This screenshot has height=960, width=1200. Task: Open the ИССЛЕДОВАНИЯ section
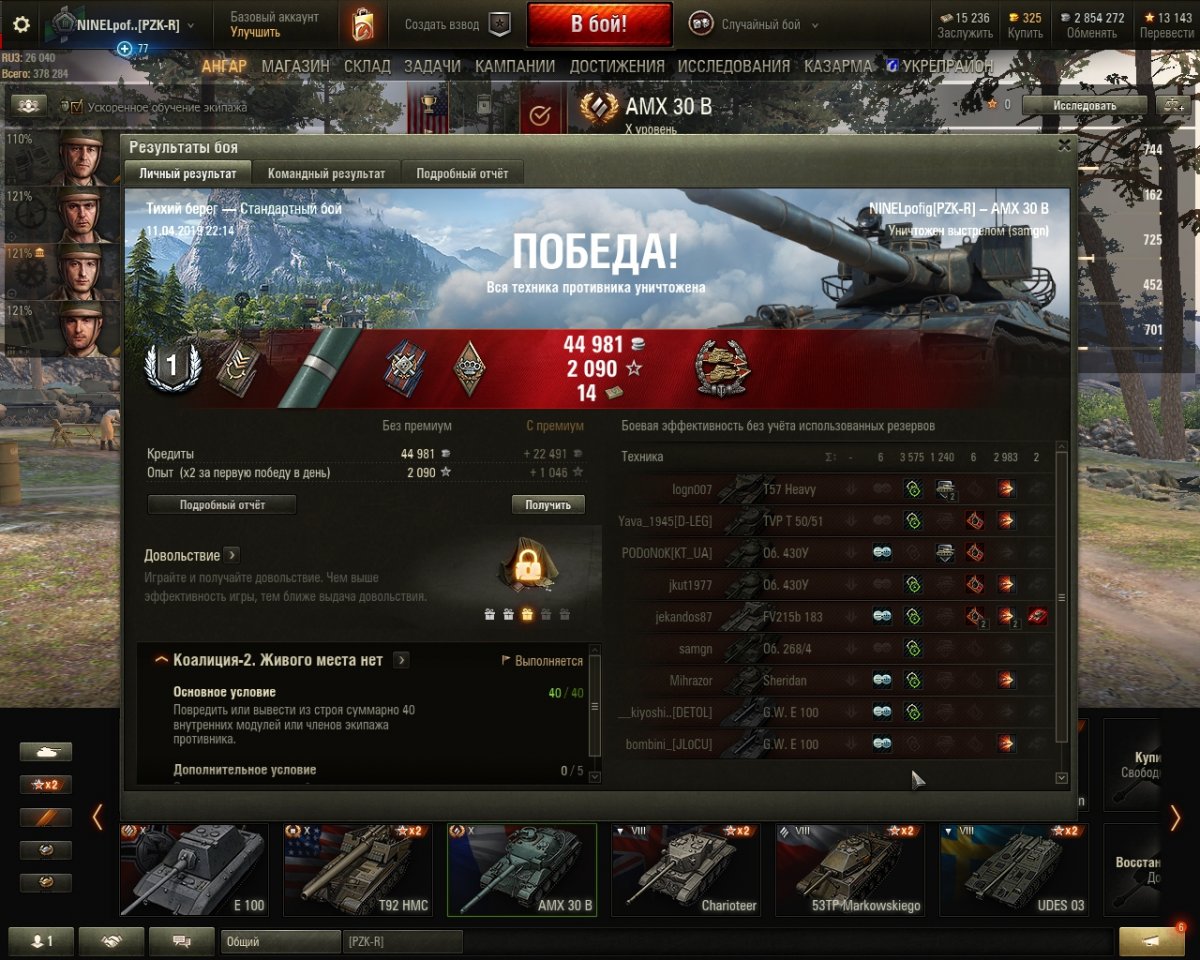(734, 66)
